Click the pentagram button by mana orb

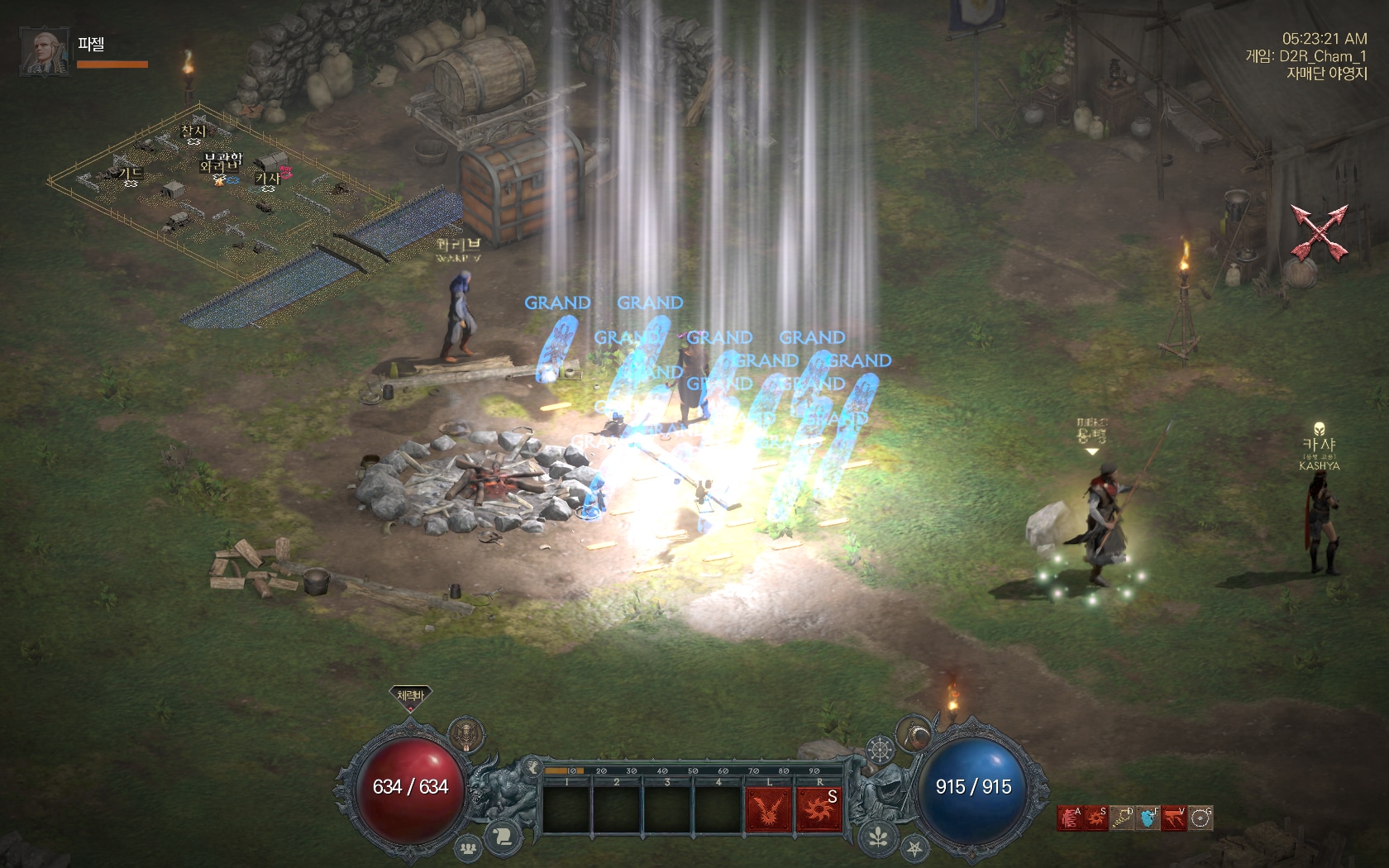pos(914,848)
